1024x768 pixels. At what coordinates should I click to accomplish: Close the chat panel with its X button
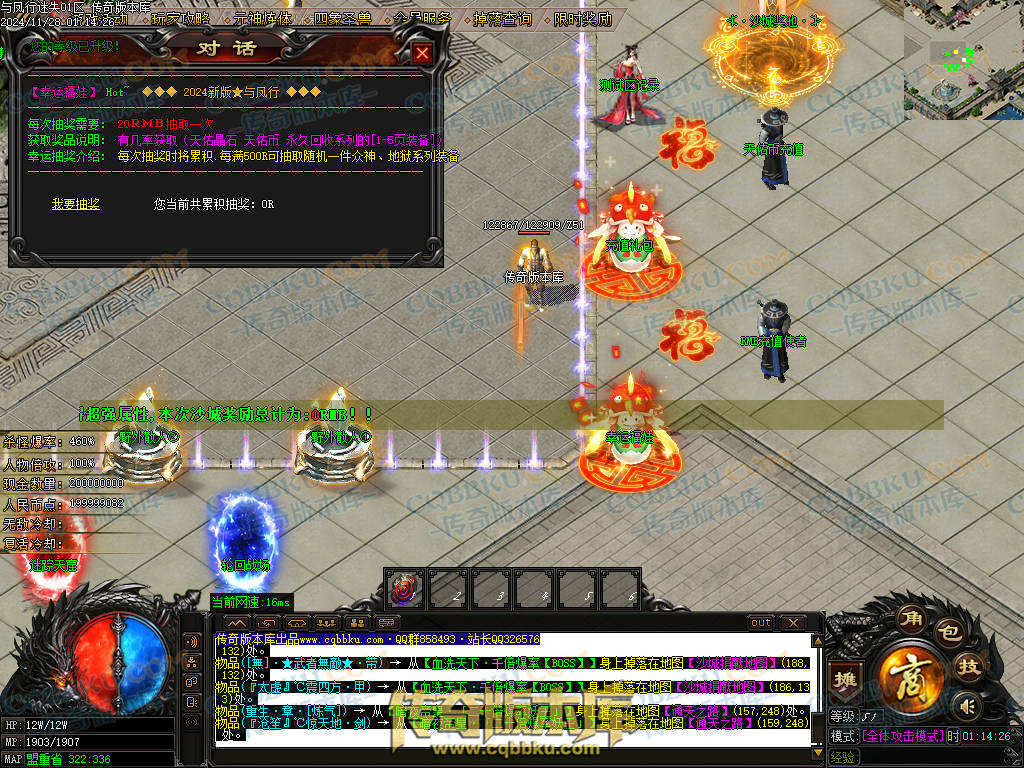tap(793, 623)
